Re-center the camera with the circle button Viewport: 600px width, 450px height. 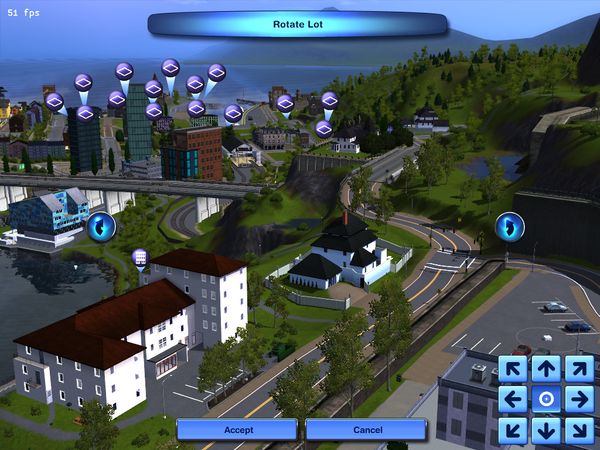[x=546, y=399]
